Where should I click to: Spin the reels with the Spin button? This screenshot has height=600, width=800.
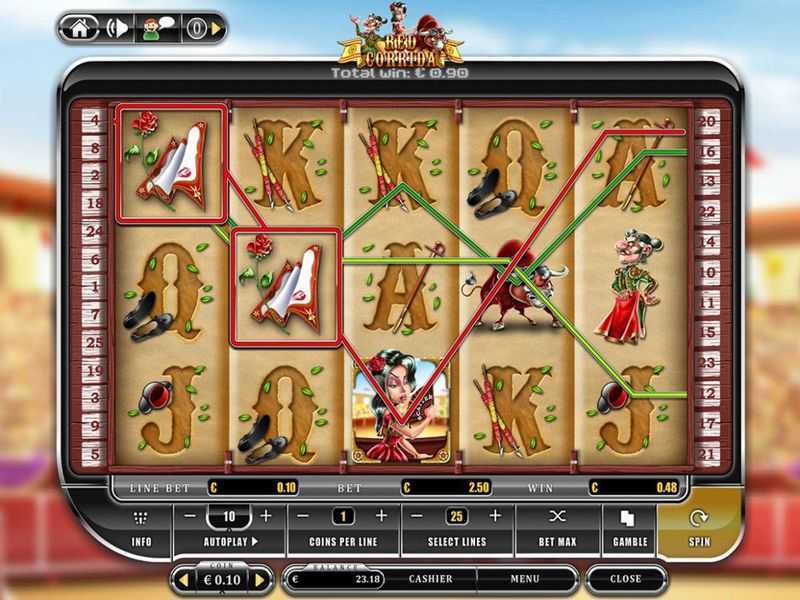[x=698, y=529]
